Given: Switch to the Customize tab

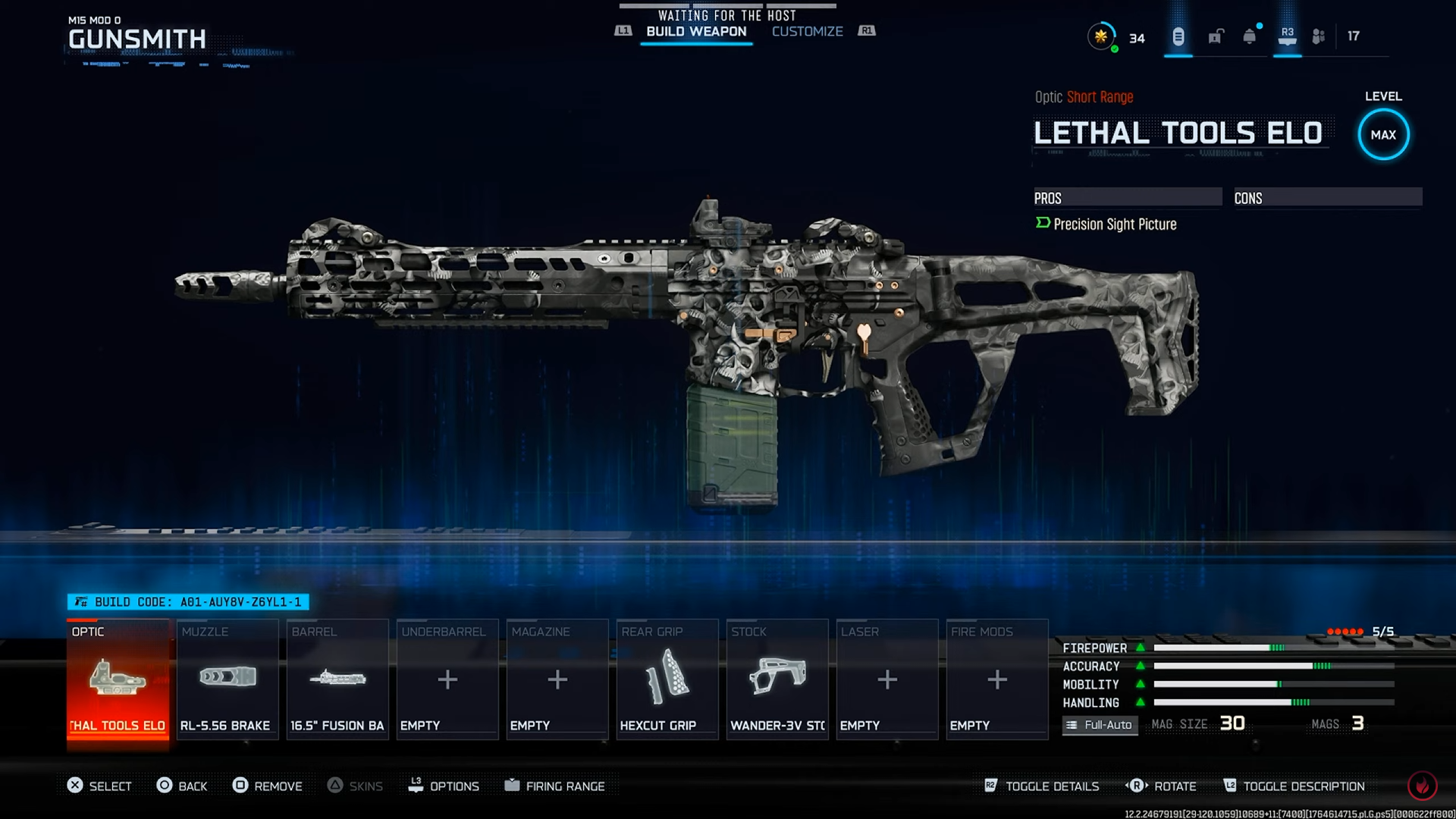Looking at the screenshot, I should (807, 31).
